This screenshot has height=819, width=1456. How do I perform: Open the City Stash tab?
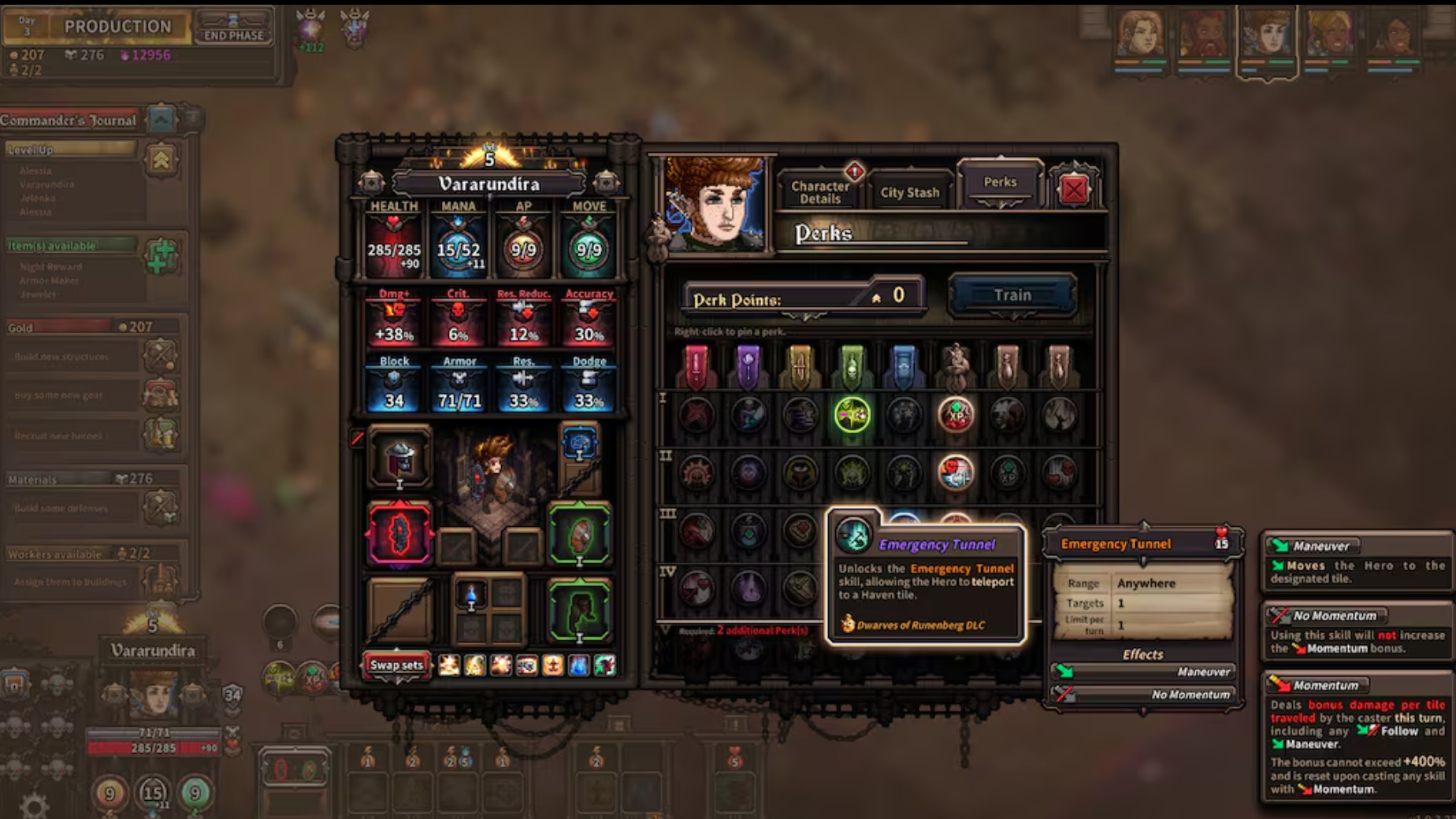[x=911, y=191]
